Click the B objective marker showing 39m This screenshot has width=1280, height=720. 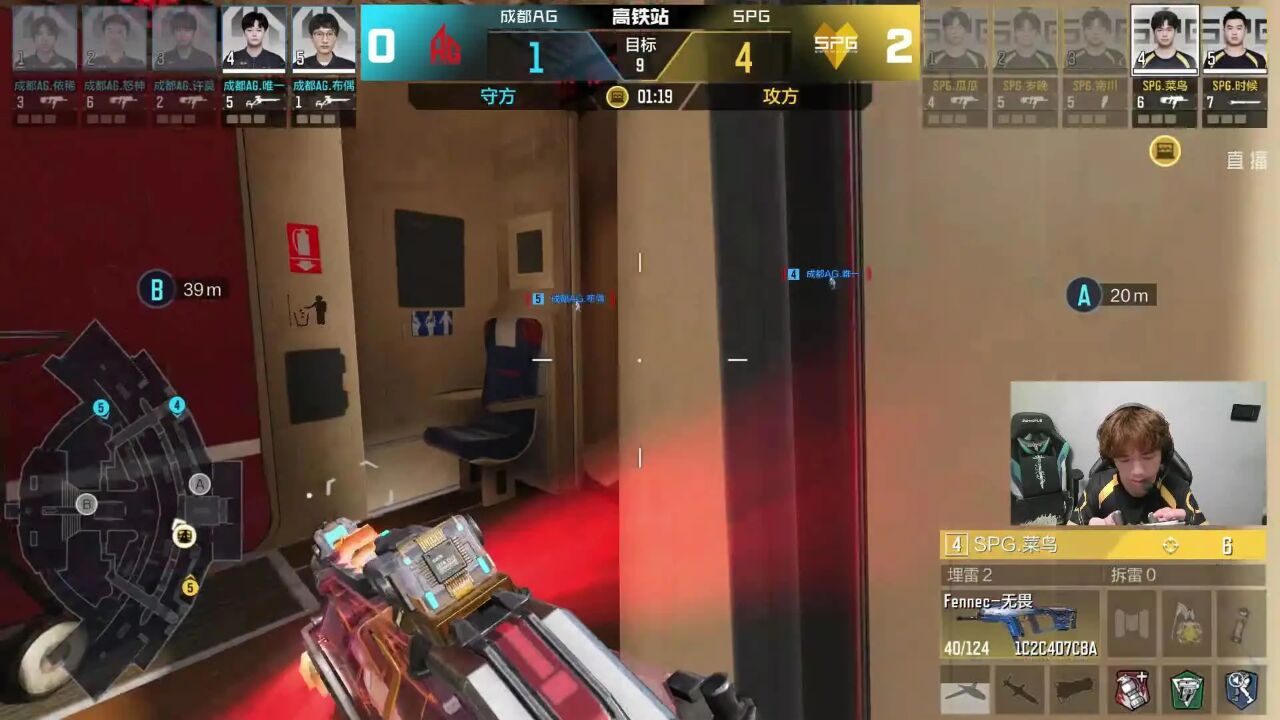click(x=156, y=290)
